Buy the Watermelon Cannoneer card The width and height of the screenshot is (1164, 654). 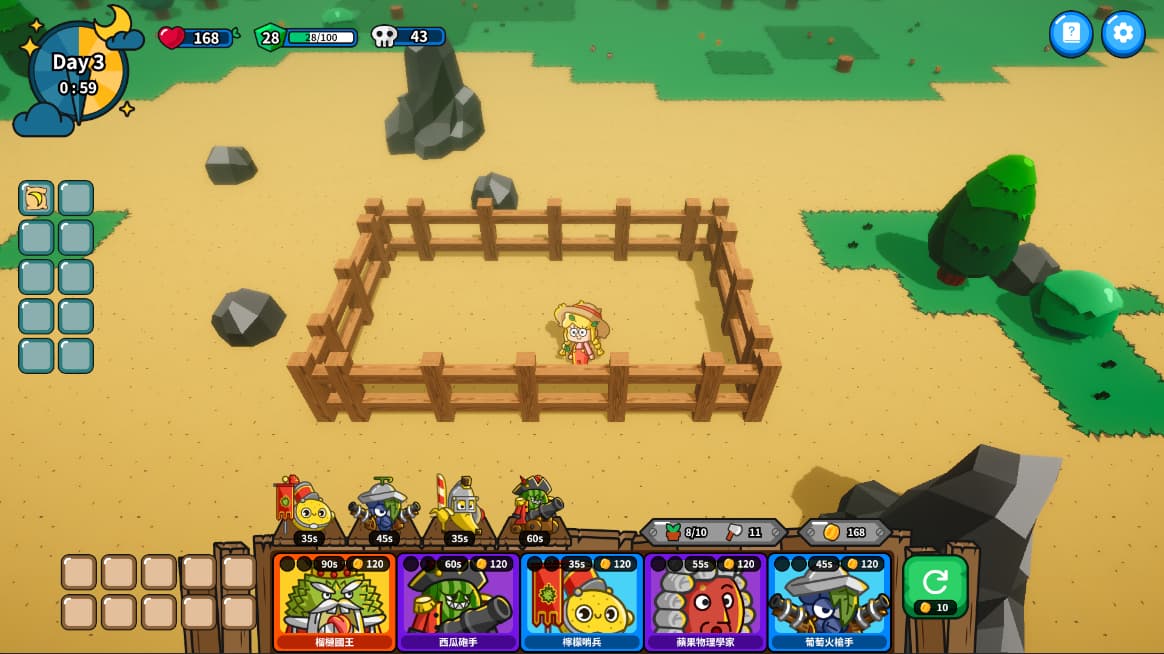(458, 602)
